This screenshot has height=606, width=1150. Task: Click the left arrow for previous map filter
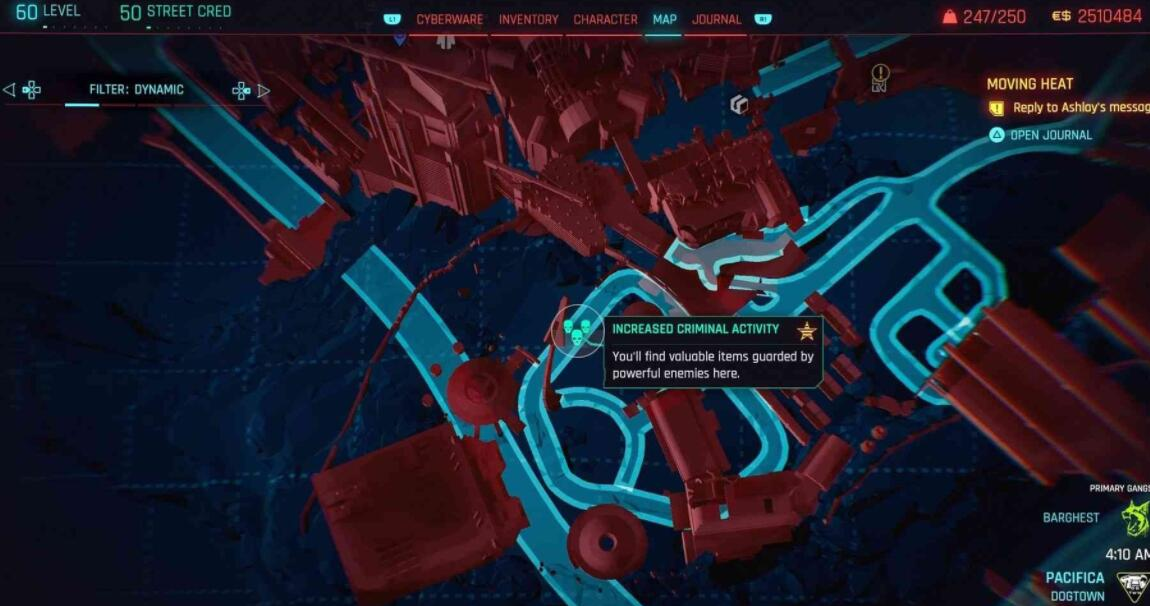[x=10, y=90]
